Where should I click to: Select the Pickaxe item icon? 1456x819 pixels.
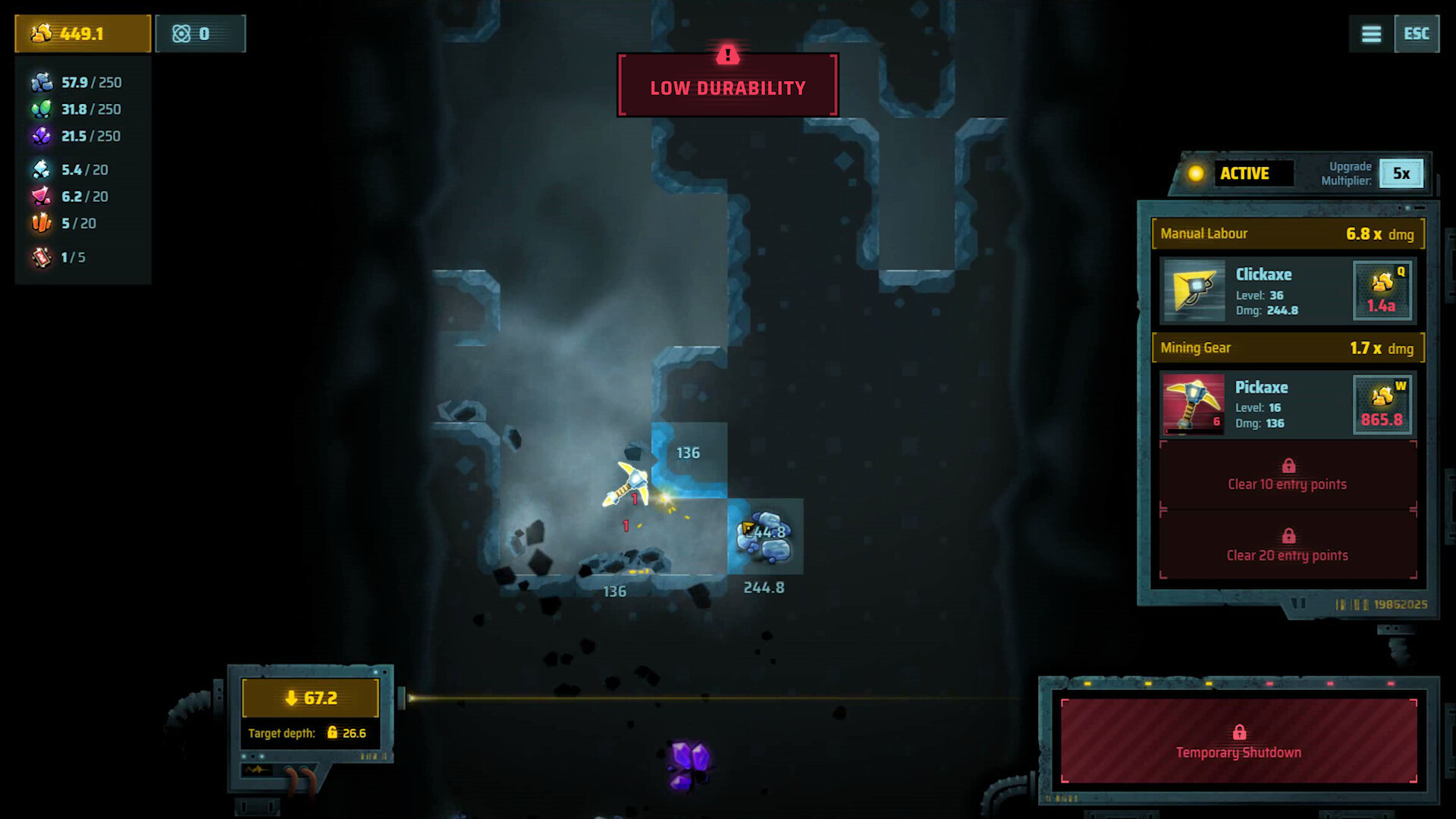1193,403
